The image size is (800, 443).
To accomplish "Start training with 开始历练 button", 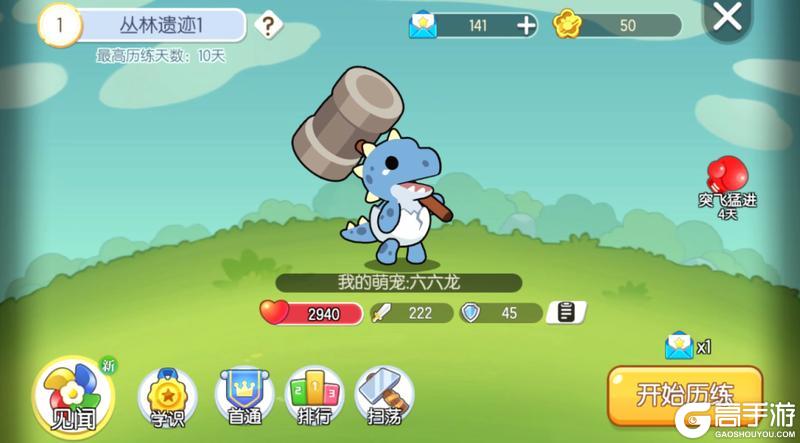I will click(685, 393).
